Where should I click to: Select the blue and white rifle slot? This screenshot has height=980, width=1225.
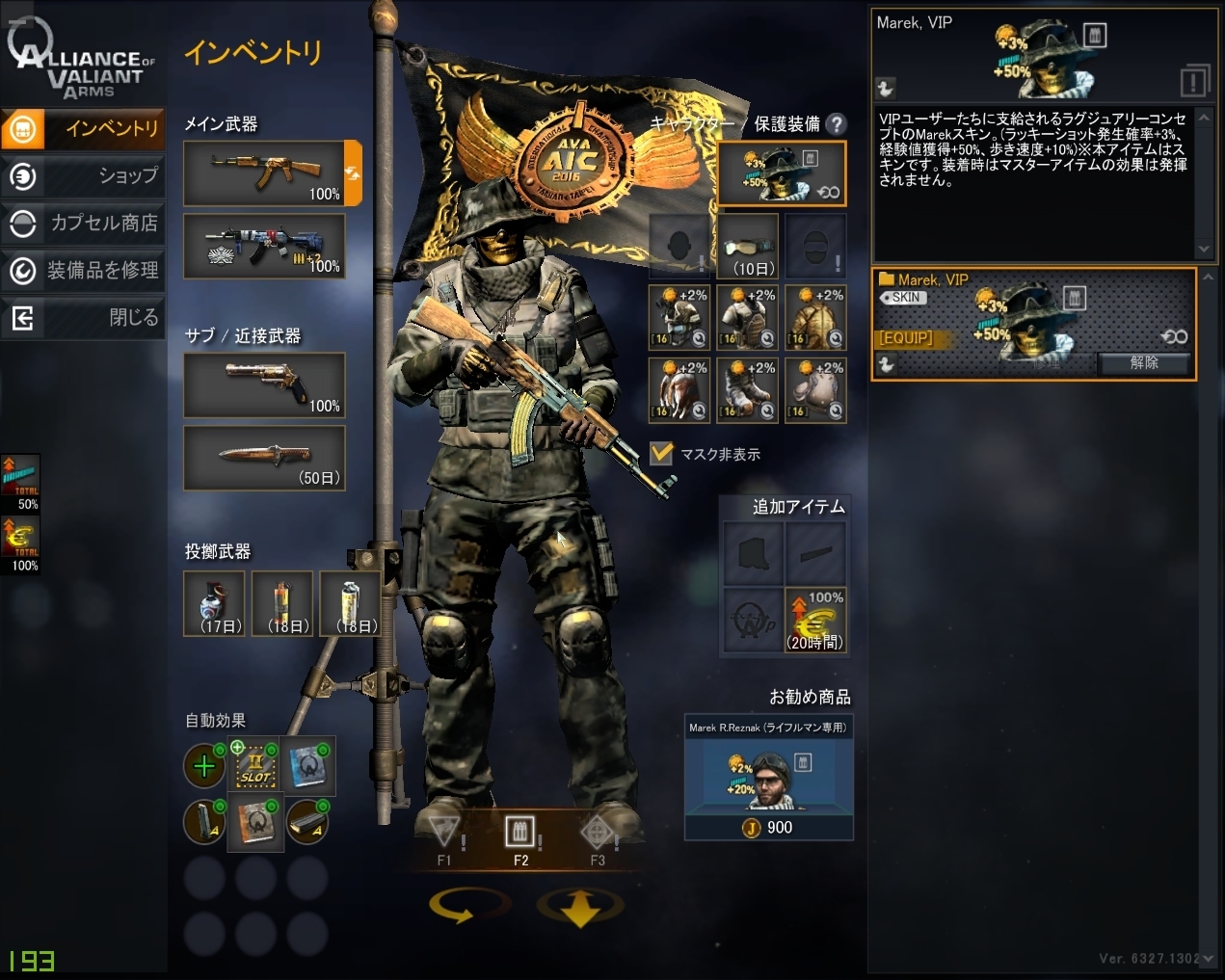click(x=264, y=247)
